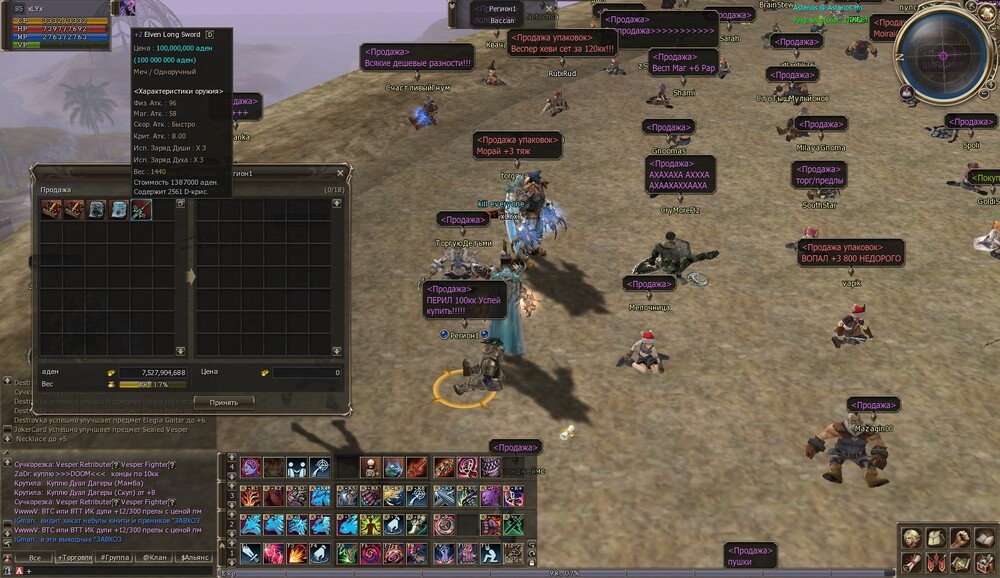Close the private store window
This screenshot has height=578, width=1000.
(x=340, y=172)
